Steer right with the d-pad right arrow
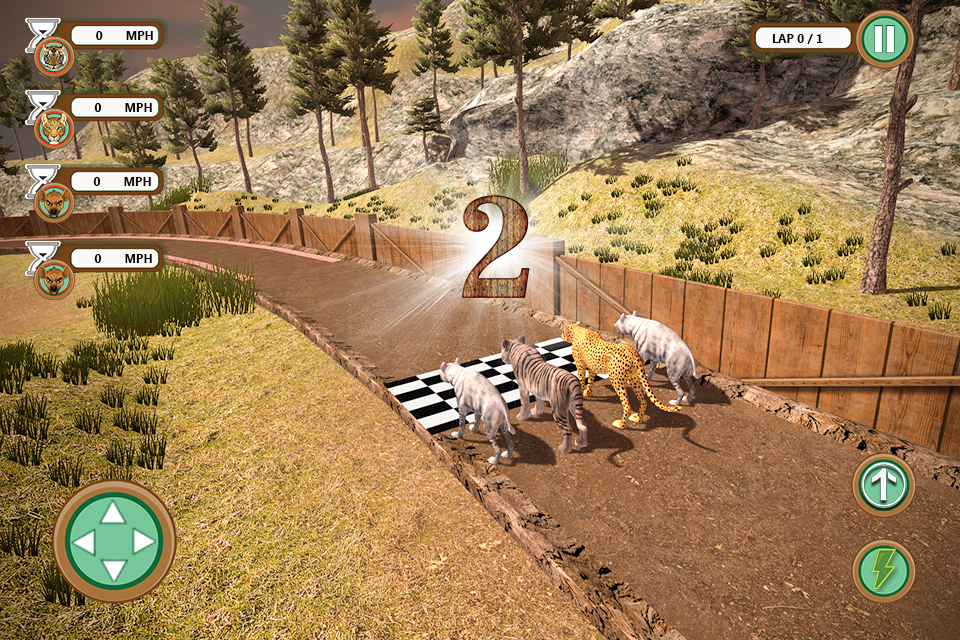This screenshot has width=960, height=640. point(144,542)
